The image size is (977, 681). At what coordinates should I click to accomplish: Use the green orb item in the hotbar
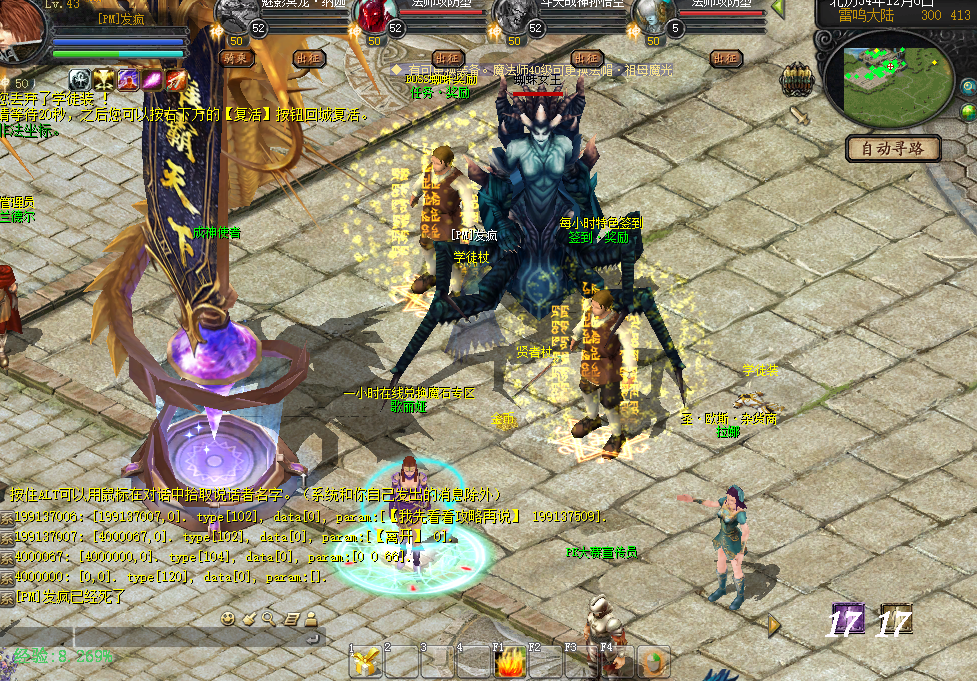point(655,662)
